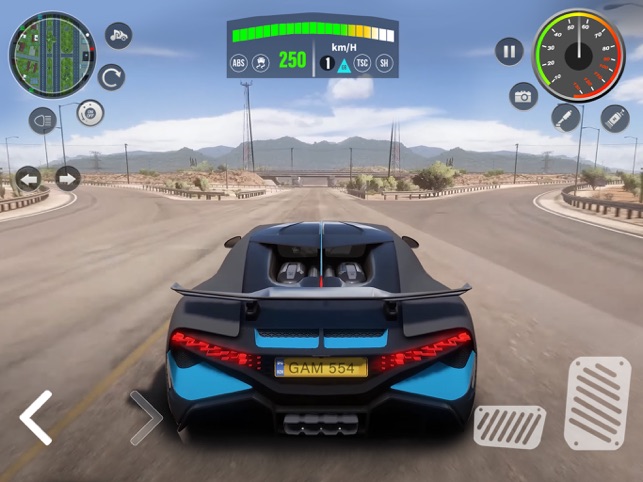Screen dimensions: 643x482
Task: Tap the car music icon
Action: pos(118,36)
